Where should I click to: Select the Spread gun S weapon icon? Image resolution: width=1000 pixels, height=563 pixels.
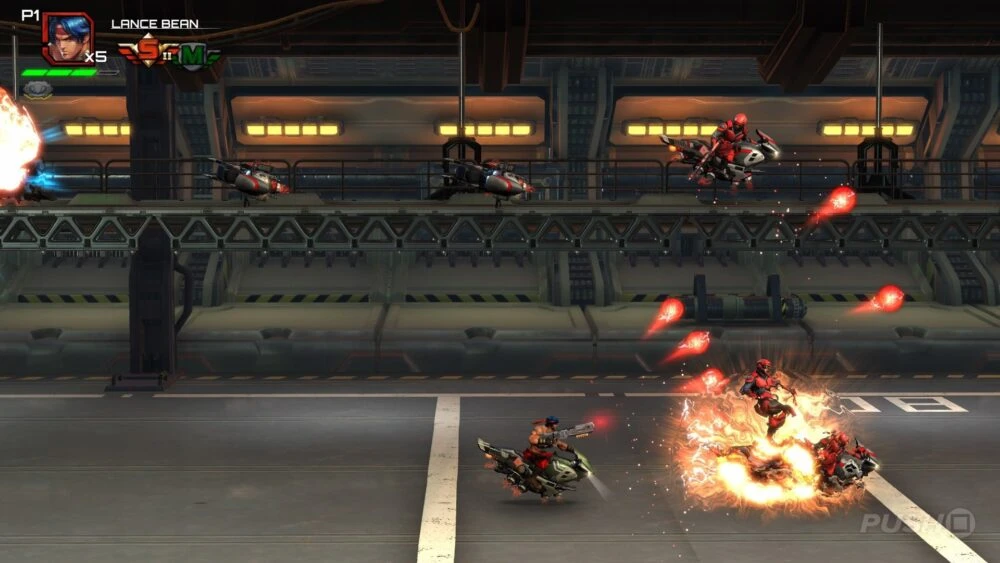[x=148, y=50]
